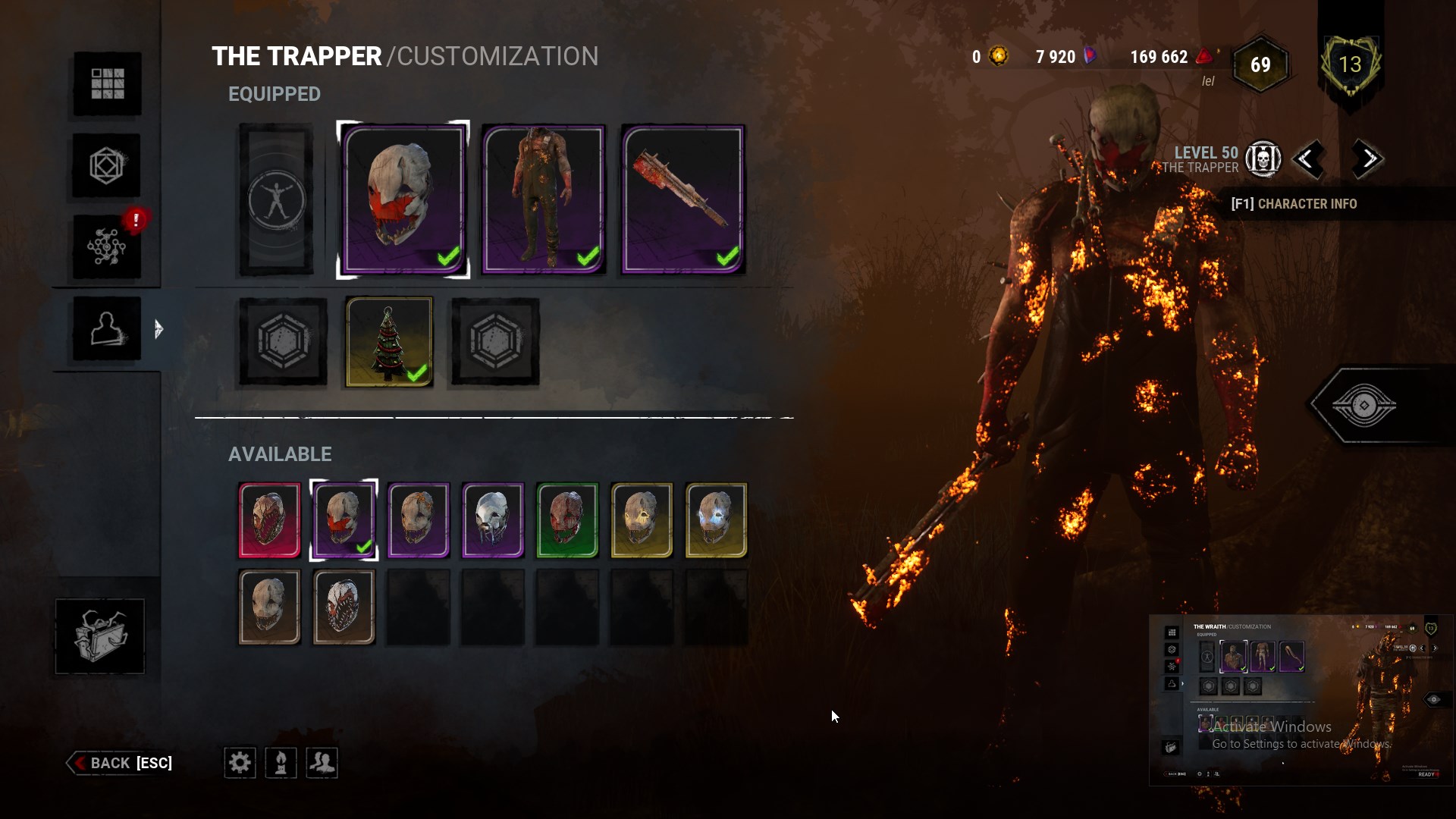Open the mystery box store icon

click(x=99, y=635)
